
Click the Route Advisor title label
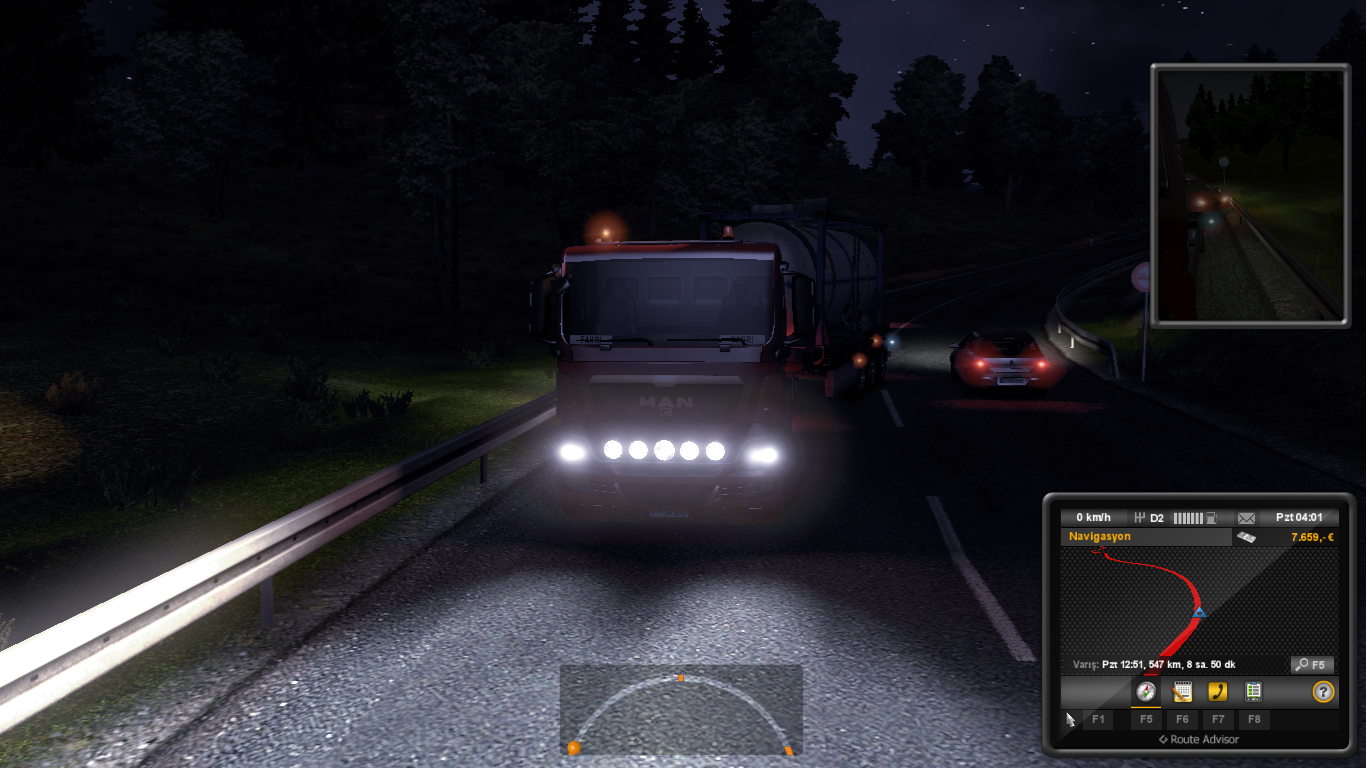pos(1198,740)
